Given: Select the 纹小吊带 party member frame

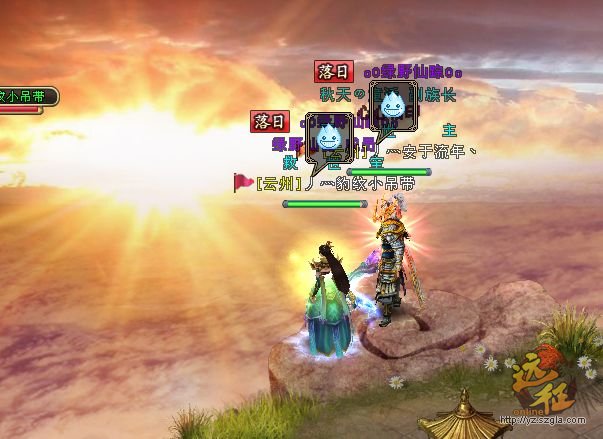Looking at the screenshot, I should point(27,97).
